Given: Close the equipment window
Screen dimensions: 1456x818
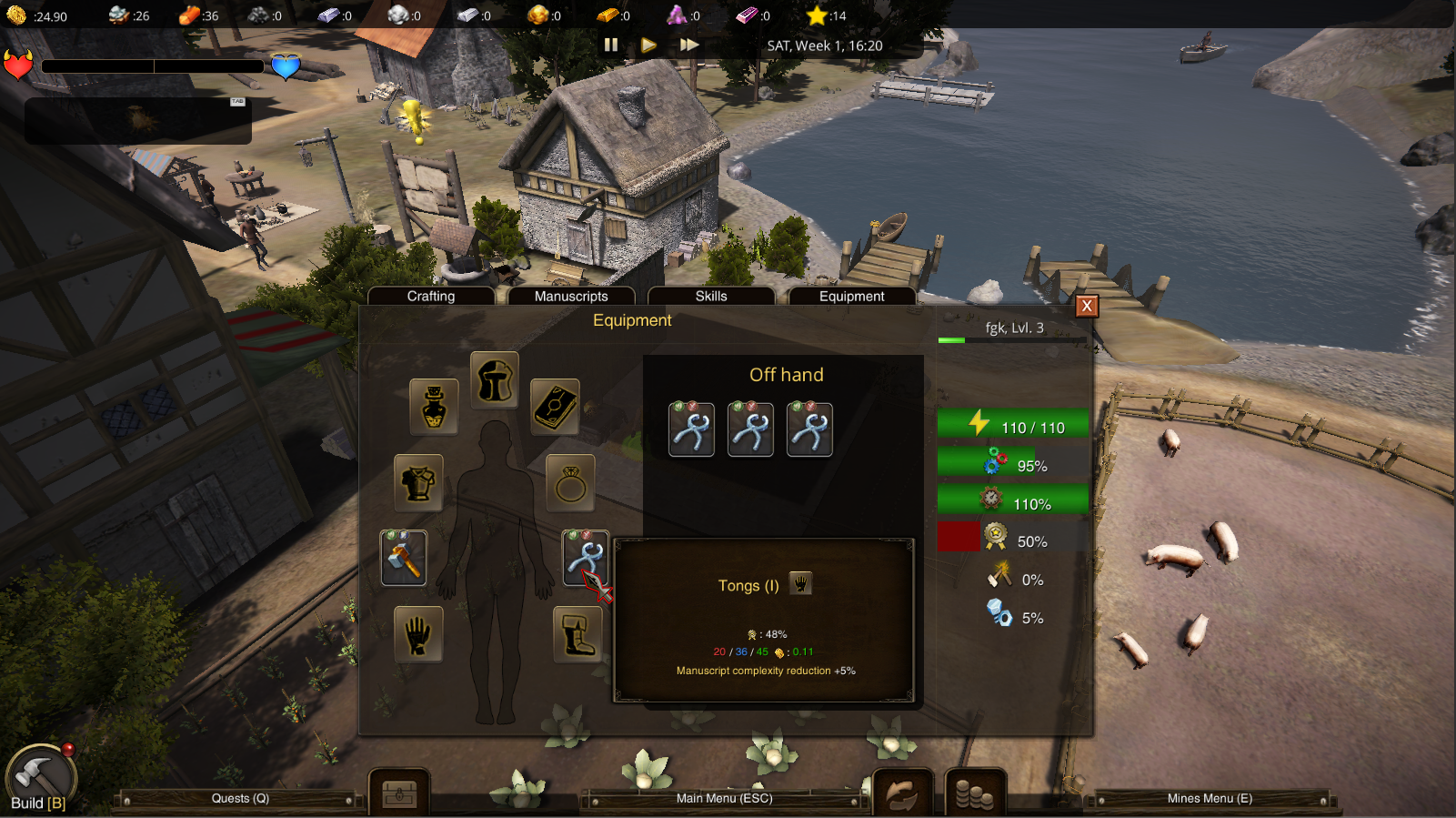Looking at the screenshot, I should tap(1086, 306).
